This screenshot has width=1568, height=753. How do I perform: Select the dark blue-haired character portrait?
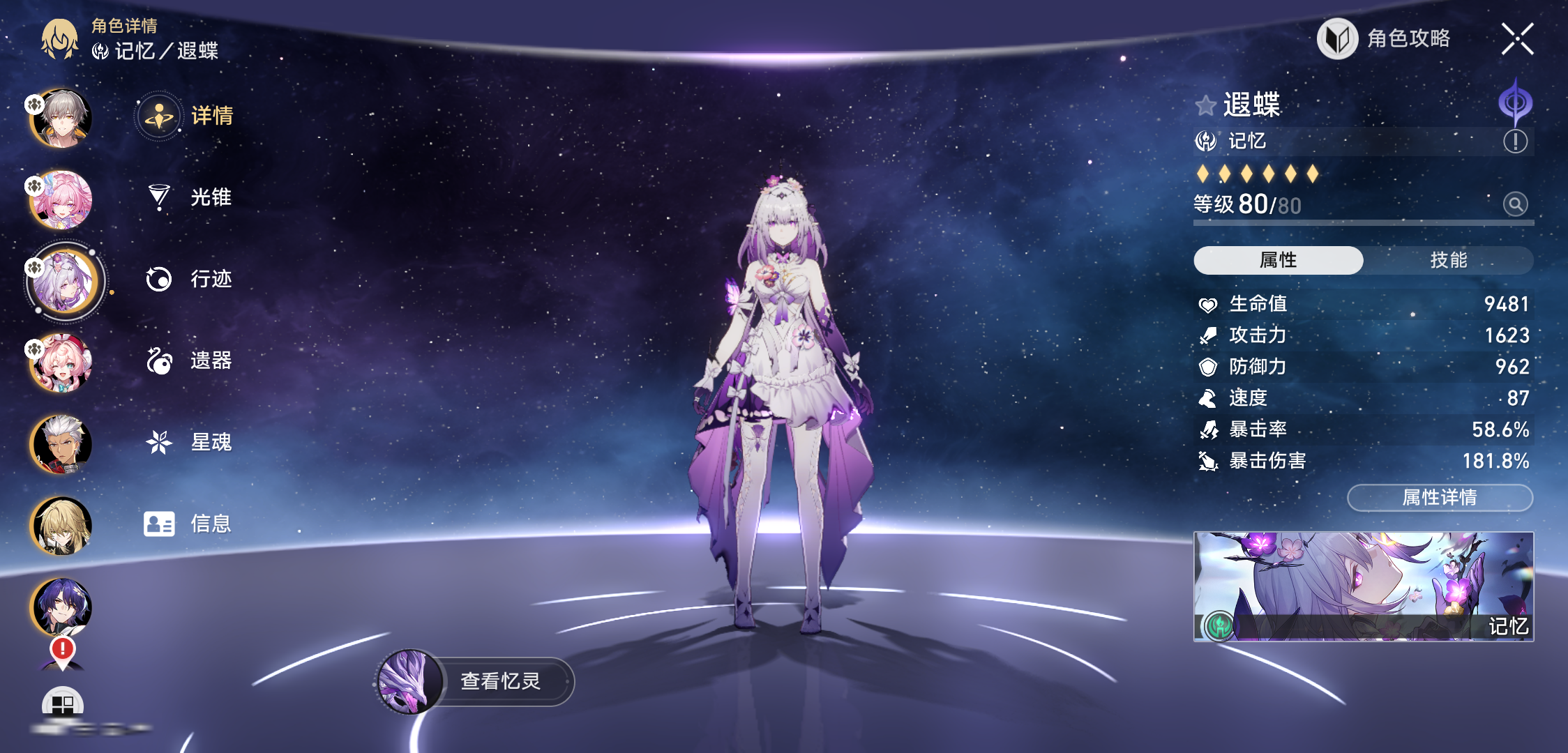tap(61, 607)
